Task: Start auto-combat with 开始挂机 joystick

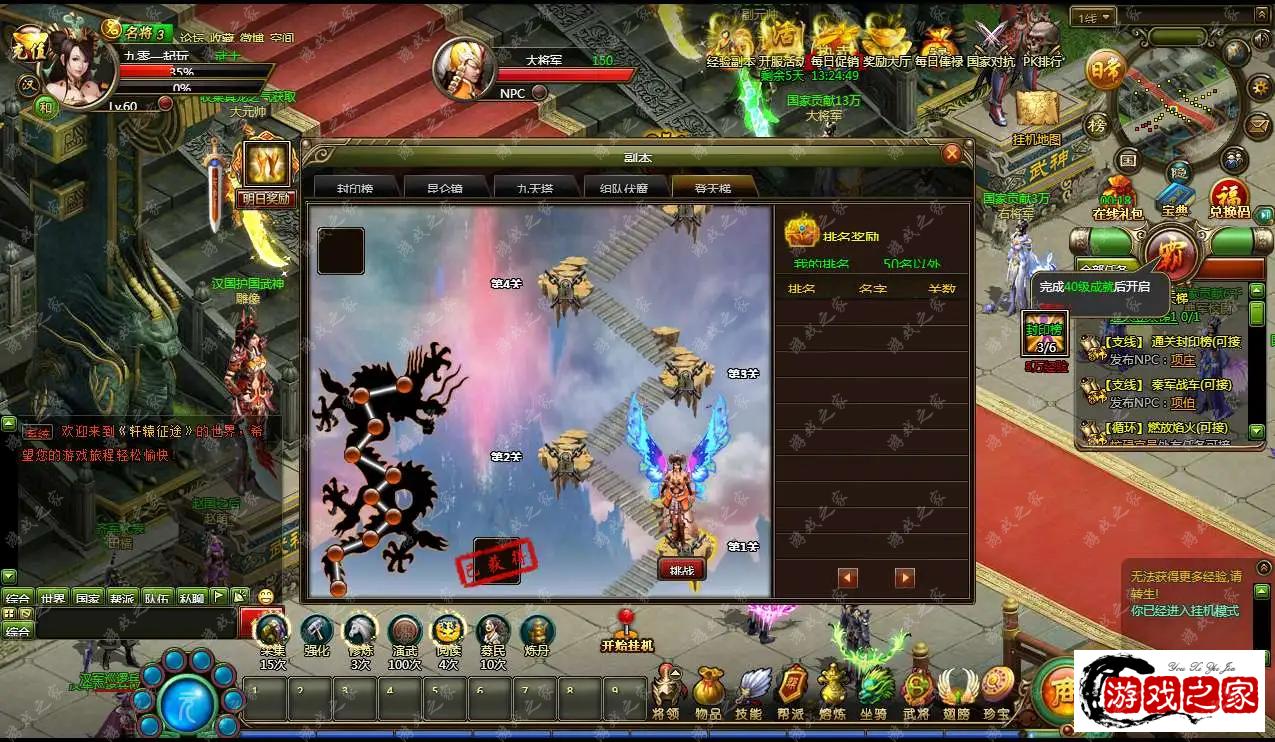Action: pyautogui.click(x=627, y=629)
